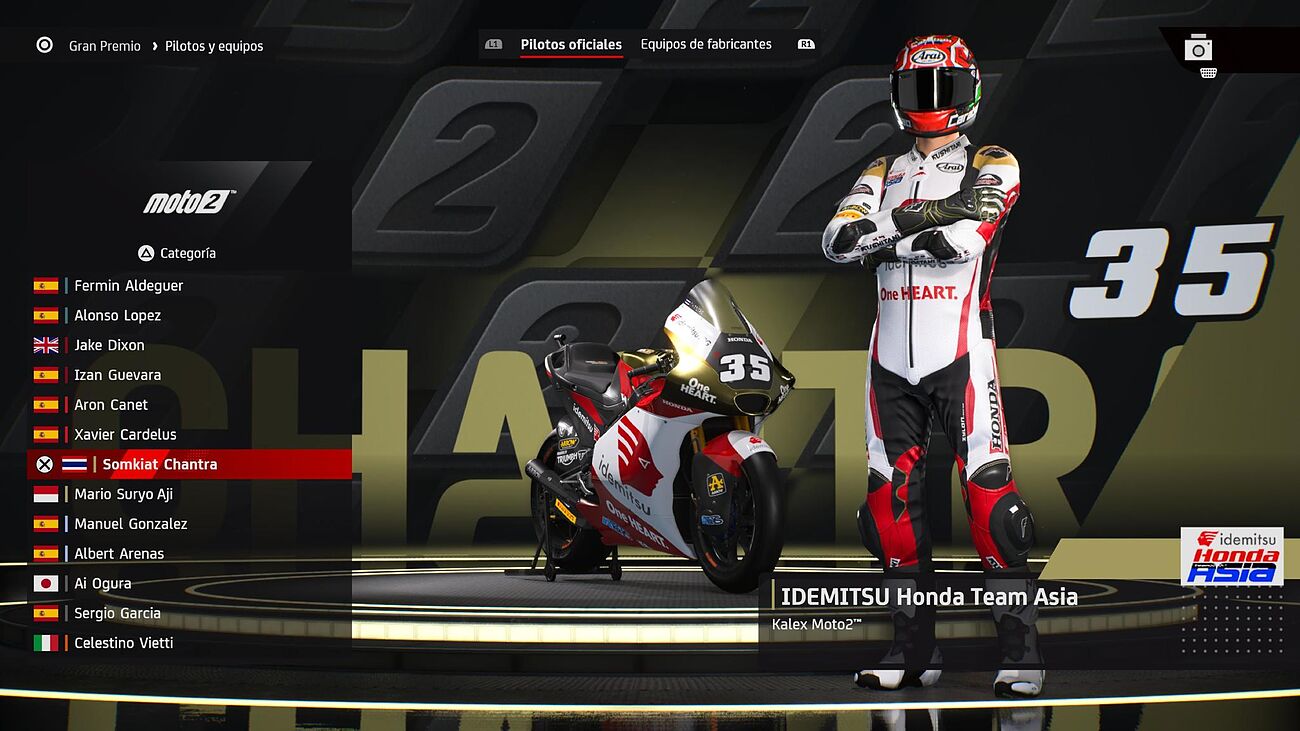Image resolution: width=1300 pixels, height=731 pixels.
Task: Open the Equipos de fabricantes tab
Action: tap(706, 45)
